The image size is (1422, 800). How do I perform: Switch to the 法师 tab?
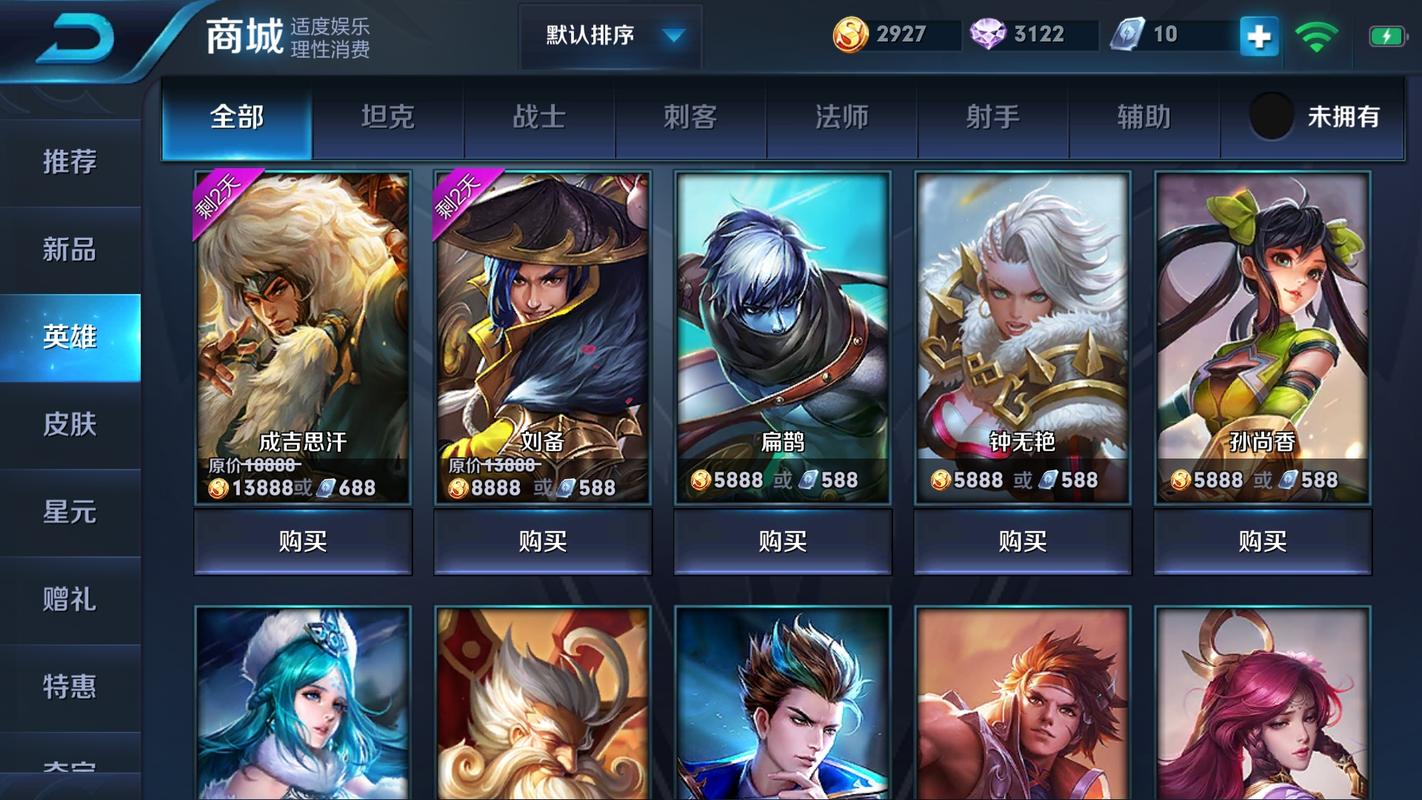(842, 117)
